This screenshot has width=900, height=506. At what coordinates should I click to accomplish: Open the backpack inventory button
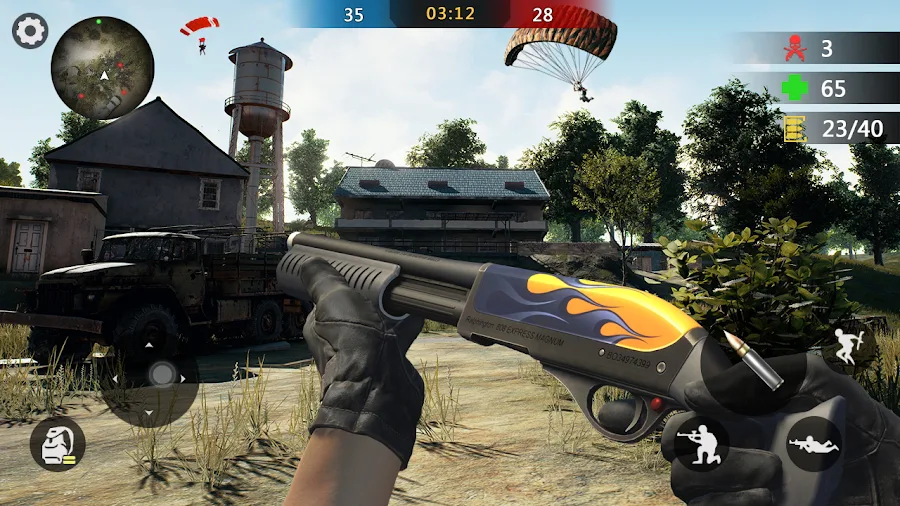[57, 443]
